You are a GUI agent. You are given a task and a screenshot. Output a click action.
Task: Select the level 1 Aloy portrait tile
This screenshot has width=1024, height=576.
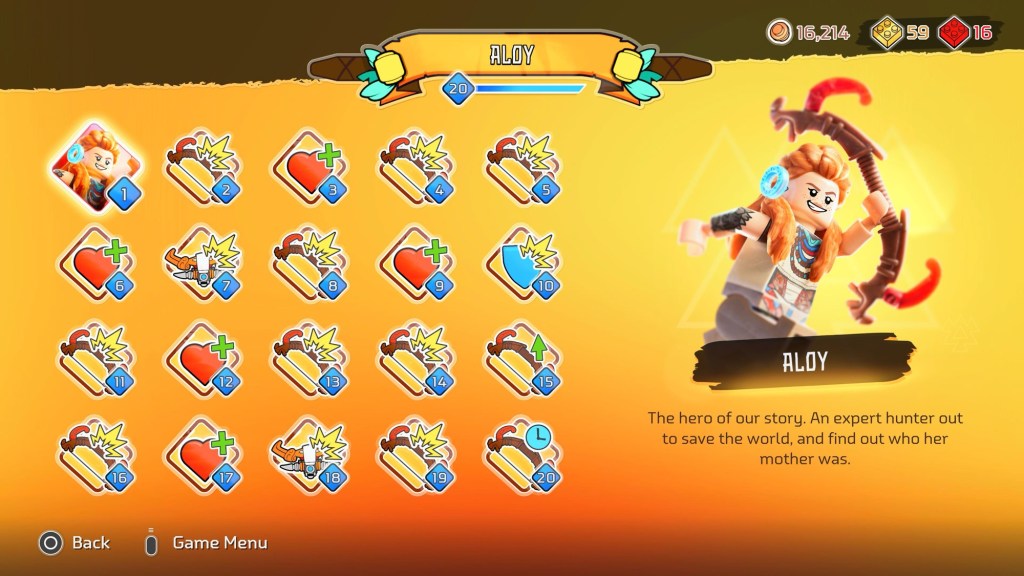click(96, 167)
